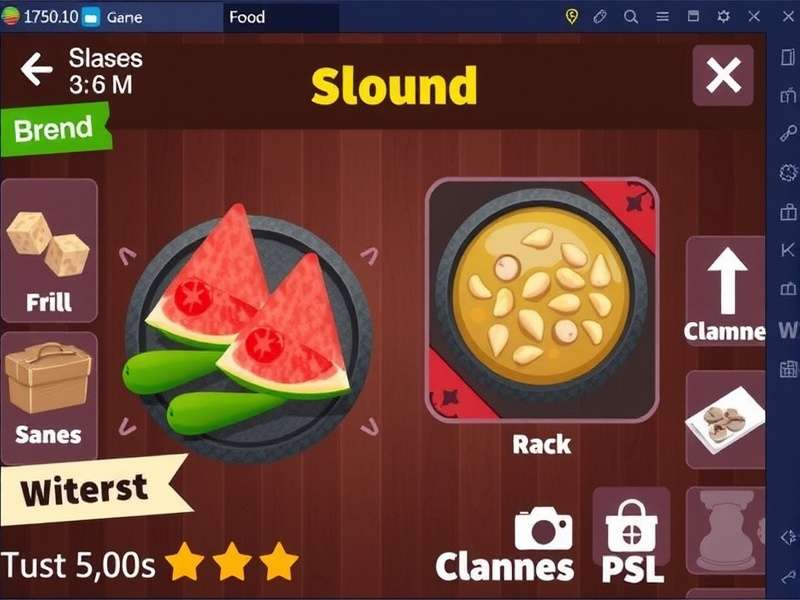
Task: Select the white plate with cookies tile
Action: [726, 420]
